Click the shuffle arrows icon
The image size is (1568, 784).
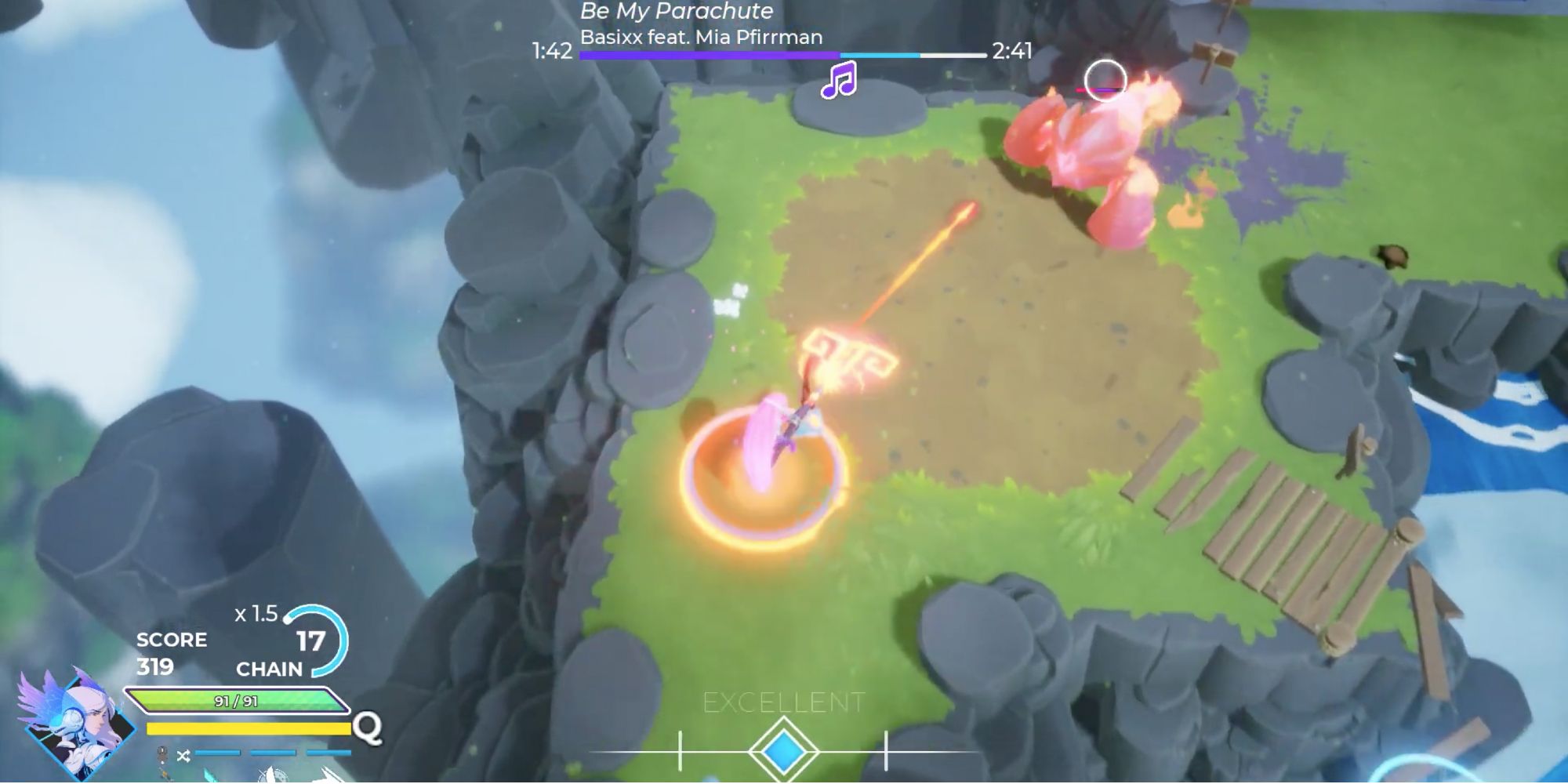[183, 754]
